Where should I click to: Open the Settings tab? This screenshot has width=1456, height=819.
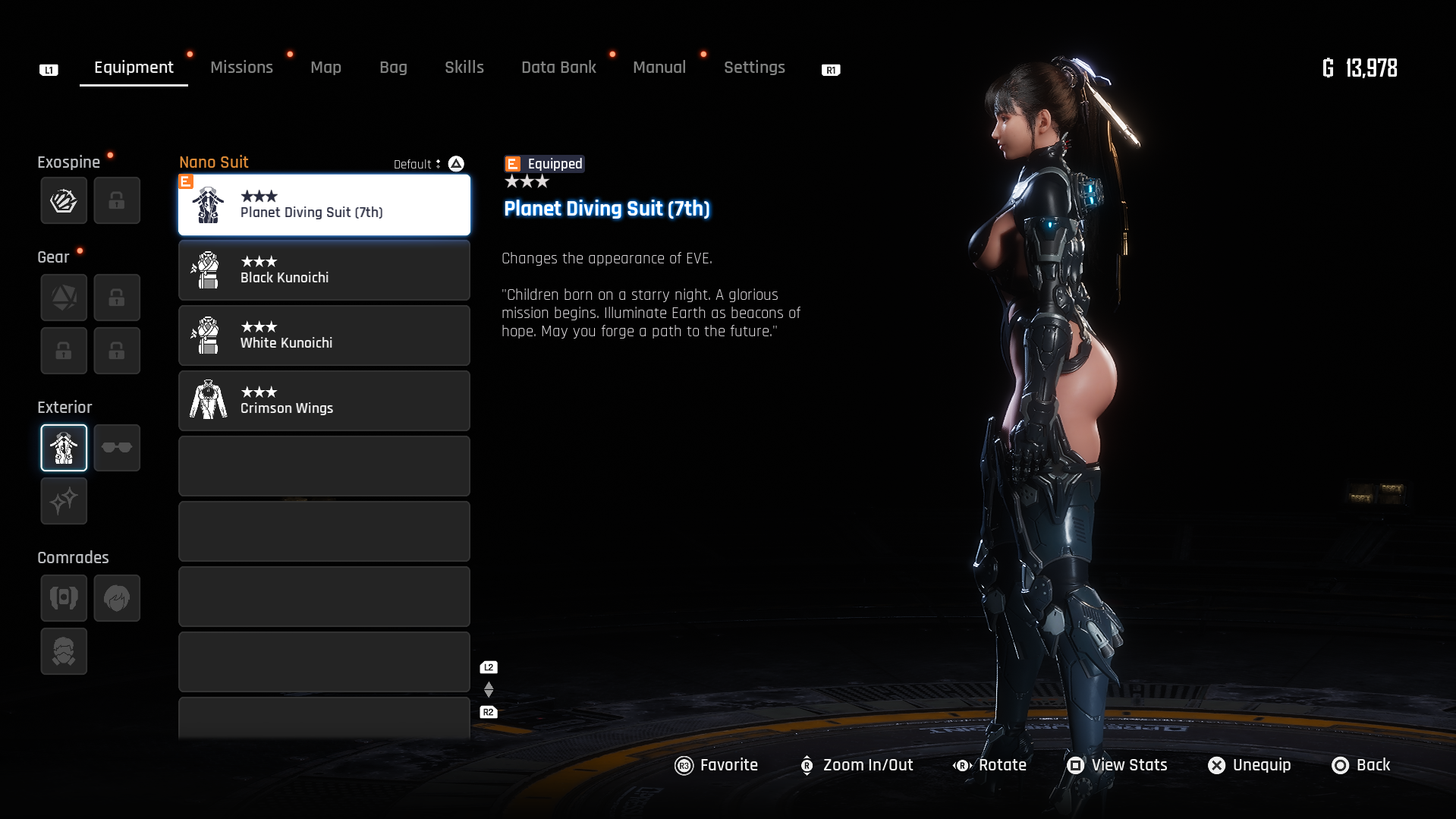(754, 68)
